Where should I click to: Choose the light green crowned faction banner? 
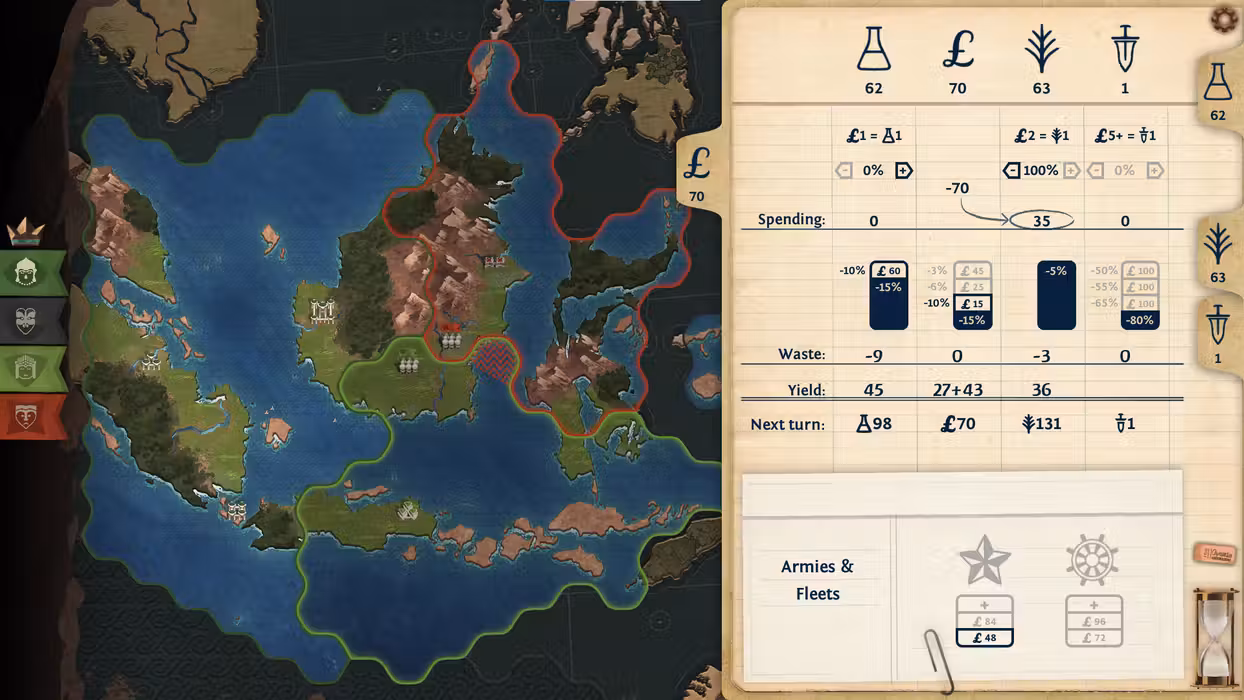28,368
